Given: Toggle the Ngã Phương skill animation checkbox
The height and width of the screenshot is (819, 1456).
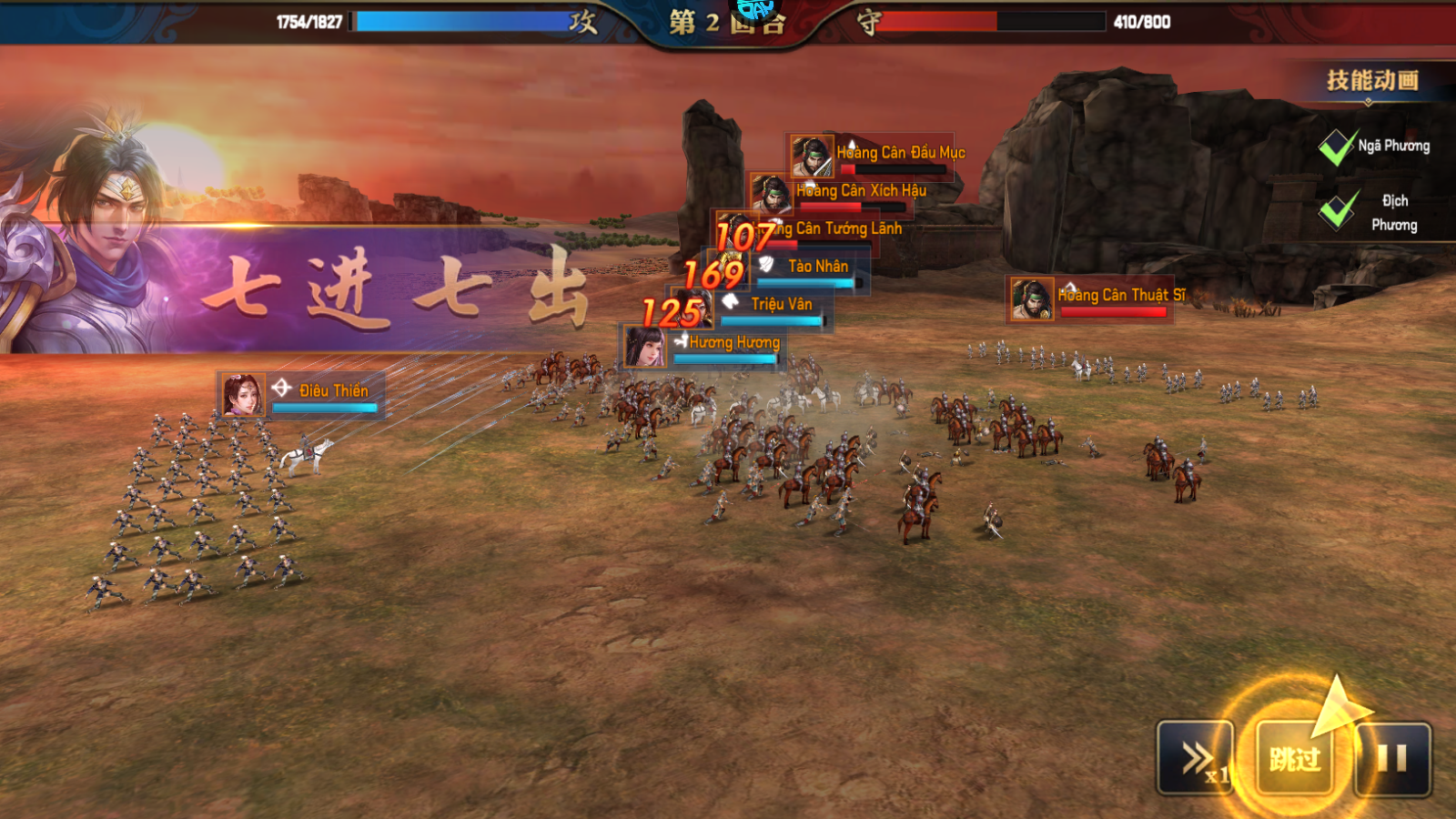Looking at the screenshot, I should coord(1337,147).
